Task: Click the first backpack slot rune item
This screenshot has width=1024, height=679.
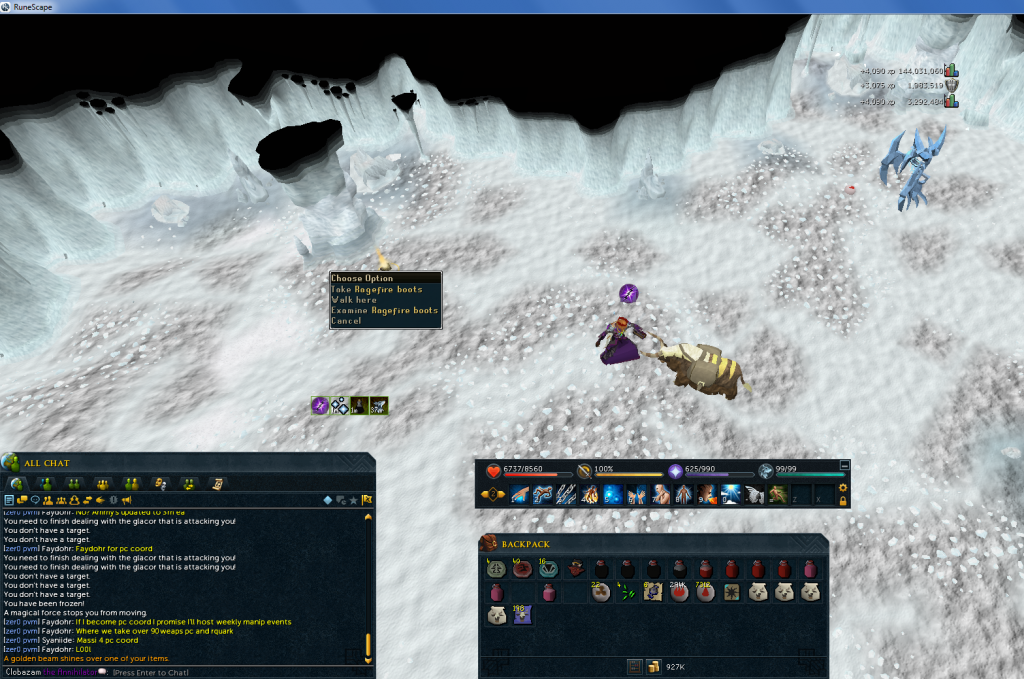Action: (495, 569)
